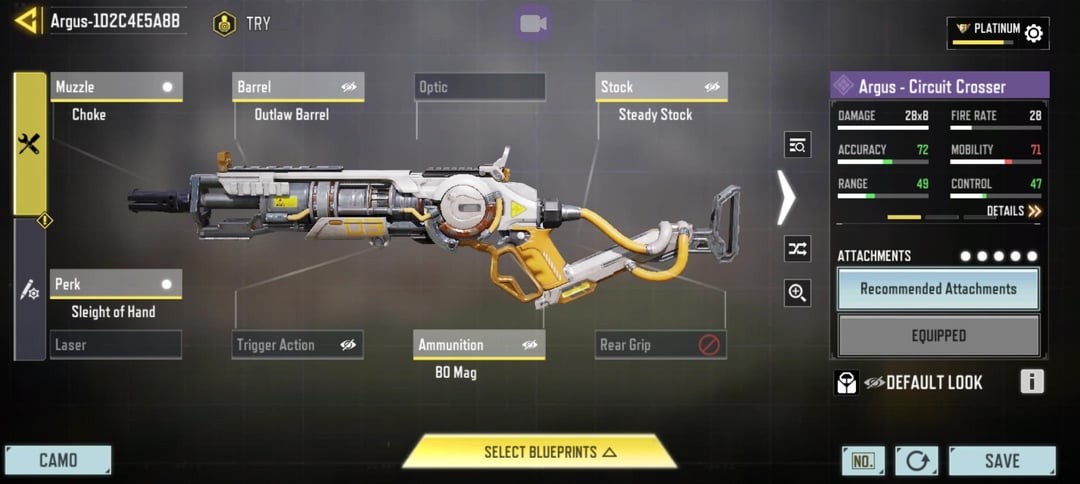Click the magnifier zoom-in icon
Image resolution: width=1080 pixels, height=484 pixels.
797,293
